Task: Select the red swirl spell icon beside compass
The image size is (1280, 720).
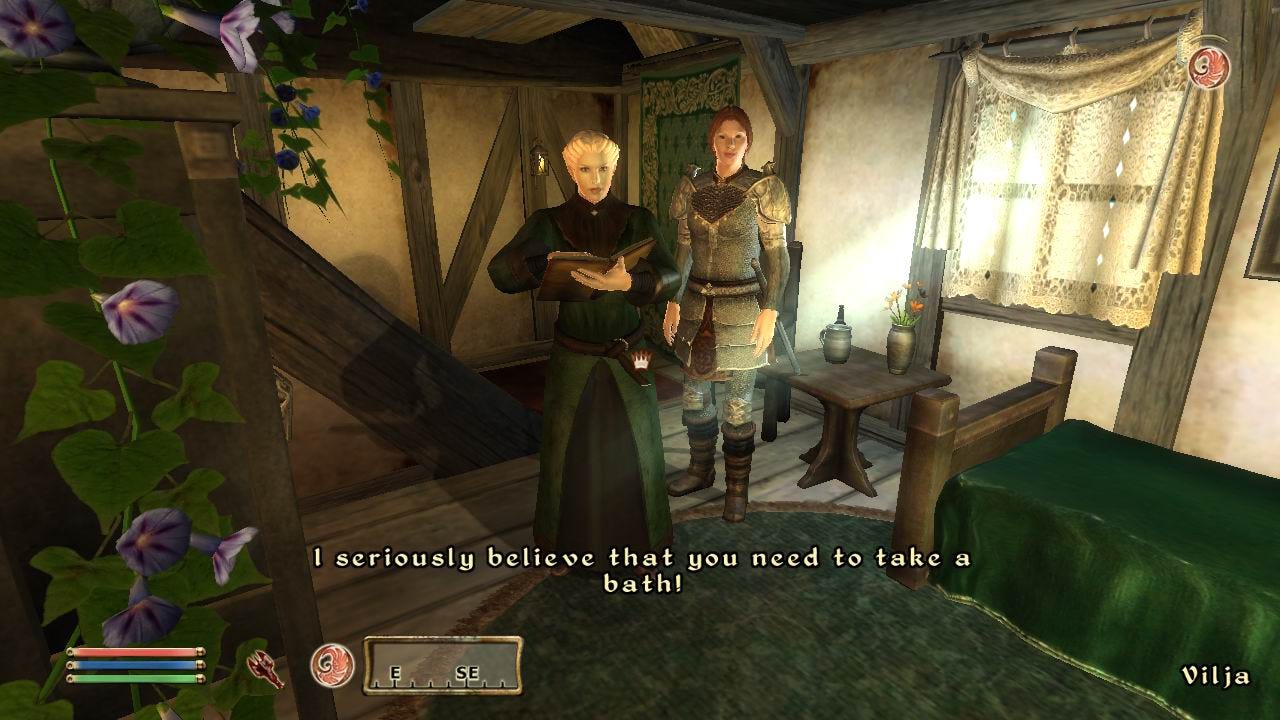Action: [x=331, y=665]
